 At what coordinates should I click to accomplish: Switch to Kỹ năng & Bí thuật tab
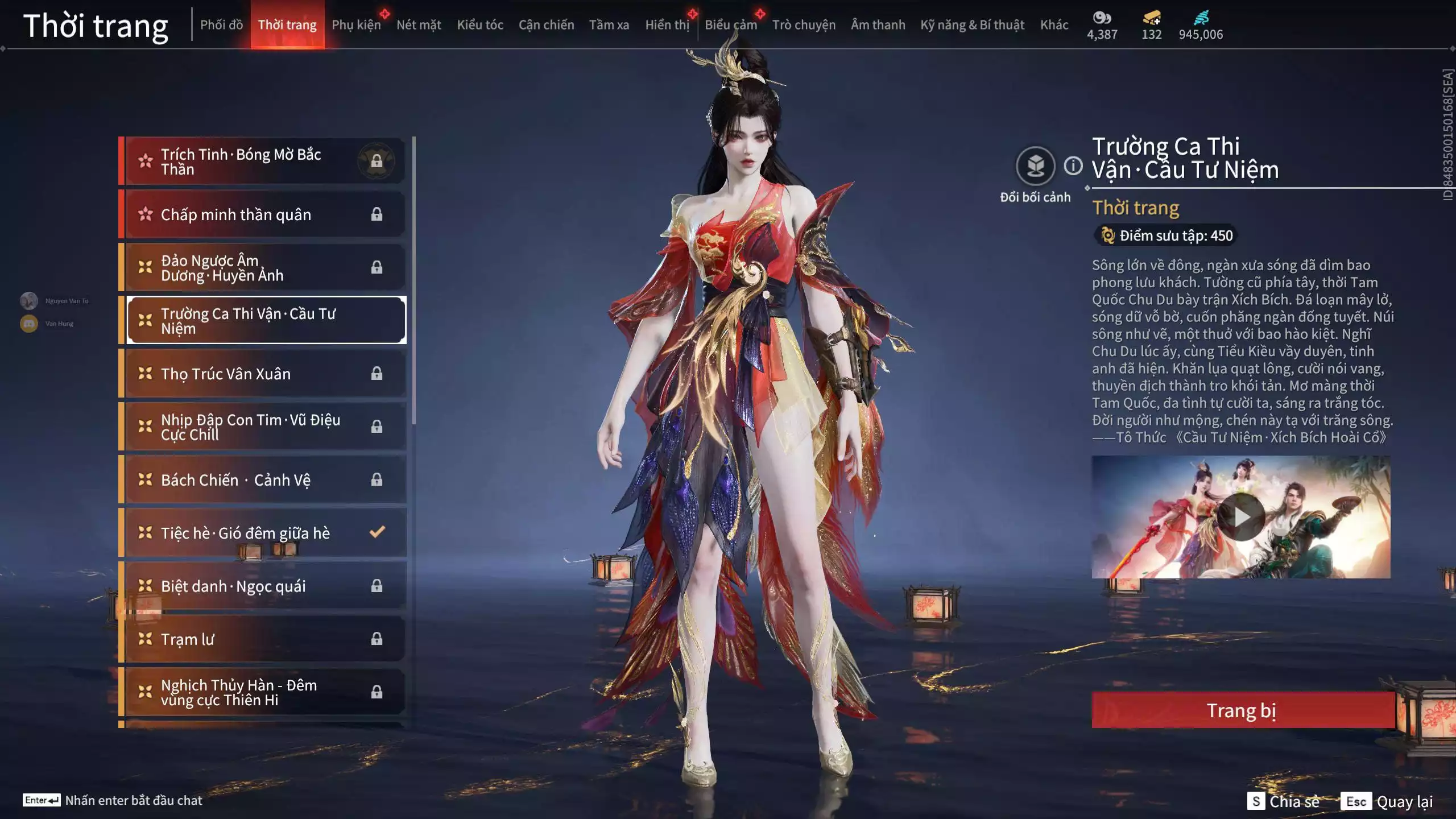pyautogui.click(x=972, y=25)
